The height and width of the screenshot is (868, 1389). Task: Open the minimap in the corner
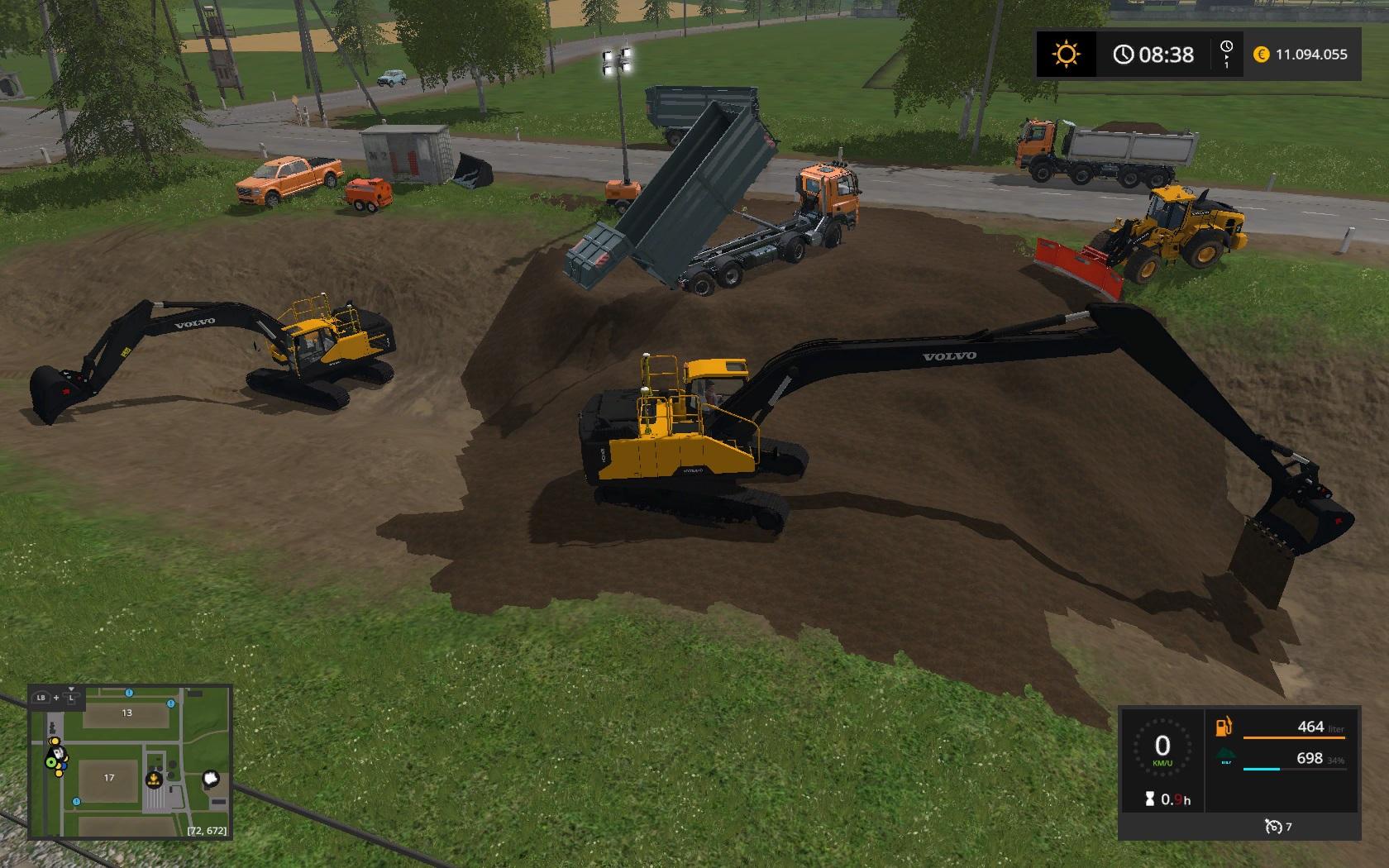pos(130,761)
